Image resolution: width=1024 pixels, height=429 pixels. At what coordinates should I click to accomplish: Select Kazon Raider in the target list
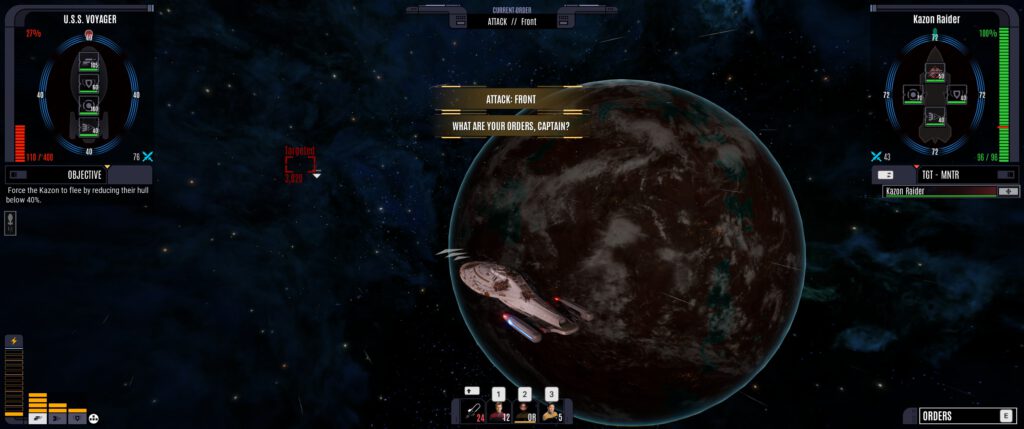945,191
